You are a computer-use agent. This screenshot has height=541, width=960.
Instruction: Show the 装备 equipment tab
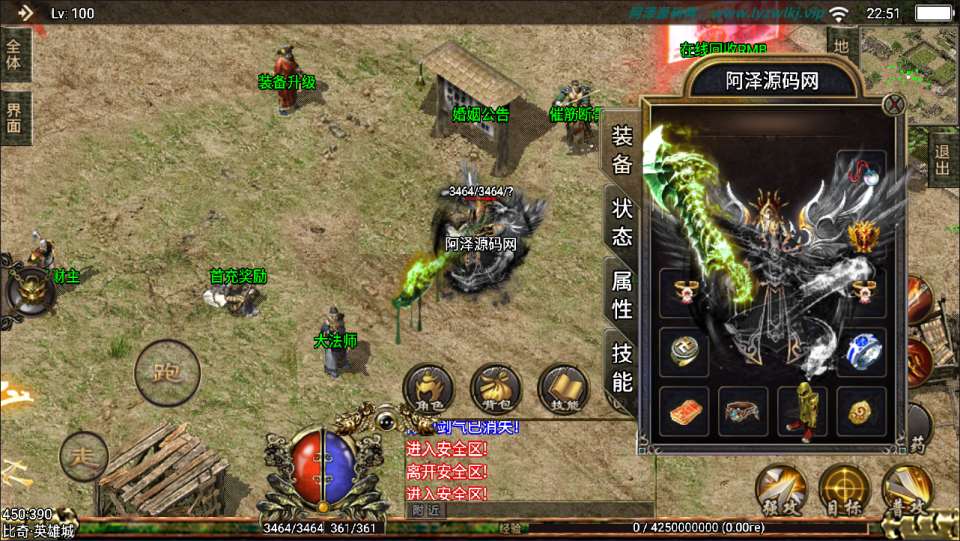622,150
